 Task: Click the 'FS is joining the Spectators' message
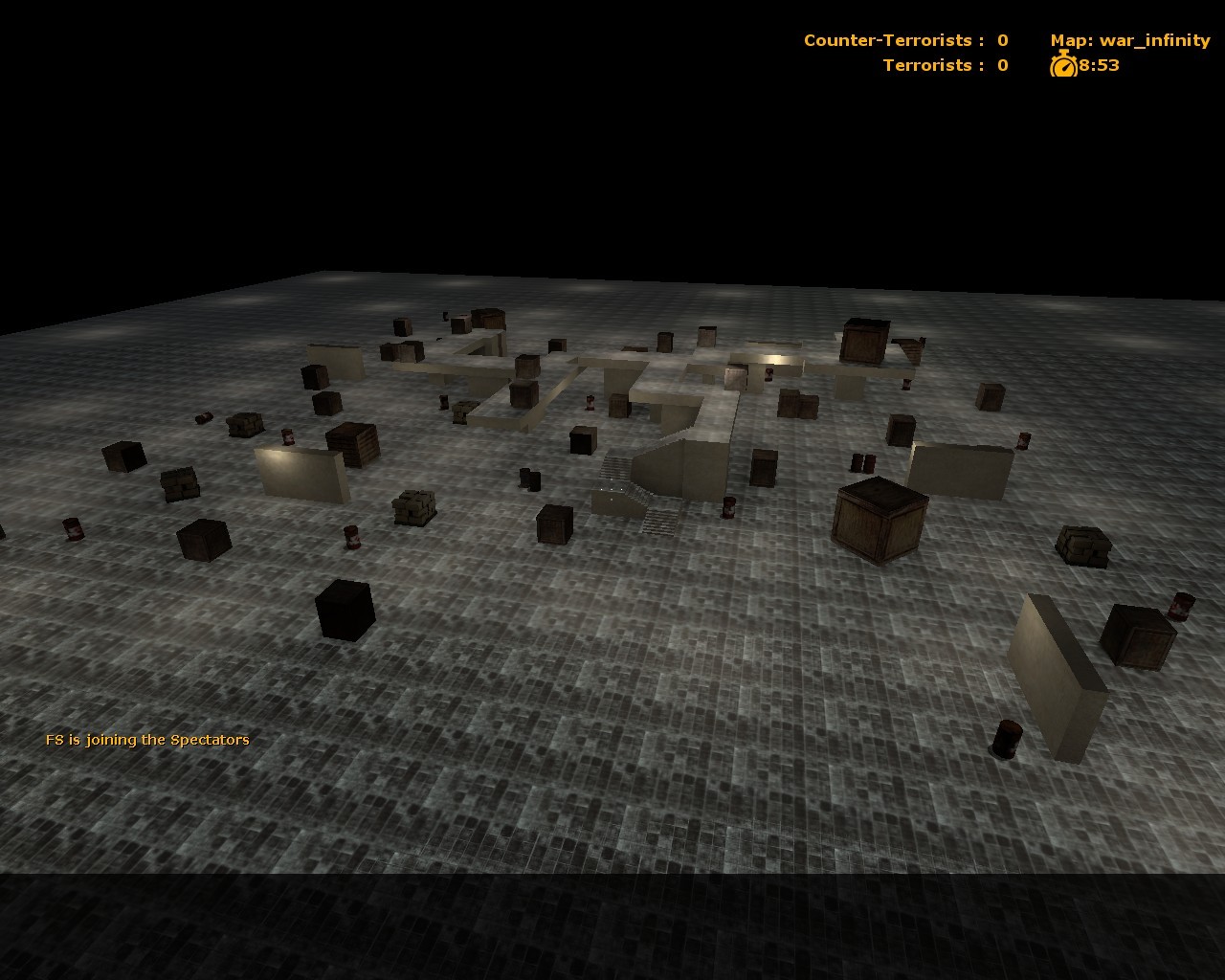[146, 739]
